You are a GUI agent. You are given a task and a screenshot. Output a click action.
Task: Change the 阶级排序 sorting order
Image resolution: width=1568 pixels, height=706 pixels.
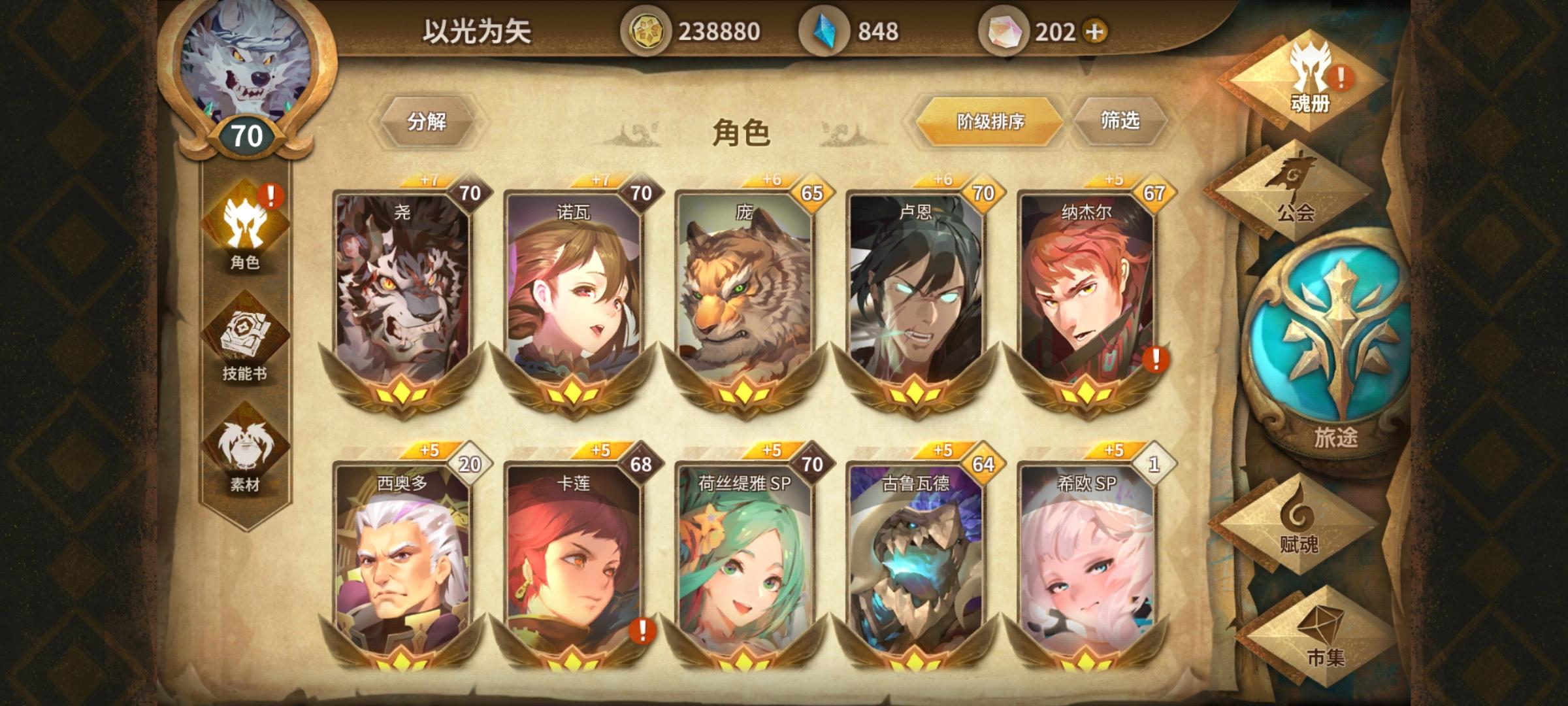[991, 120]
